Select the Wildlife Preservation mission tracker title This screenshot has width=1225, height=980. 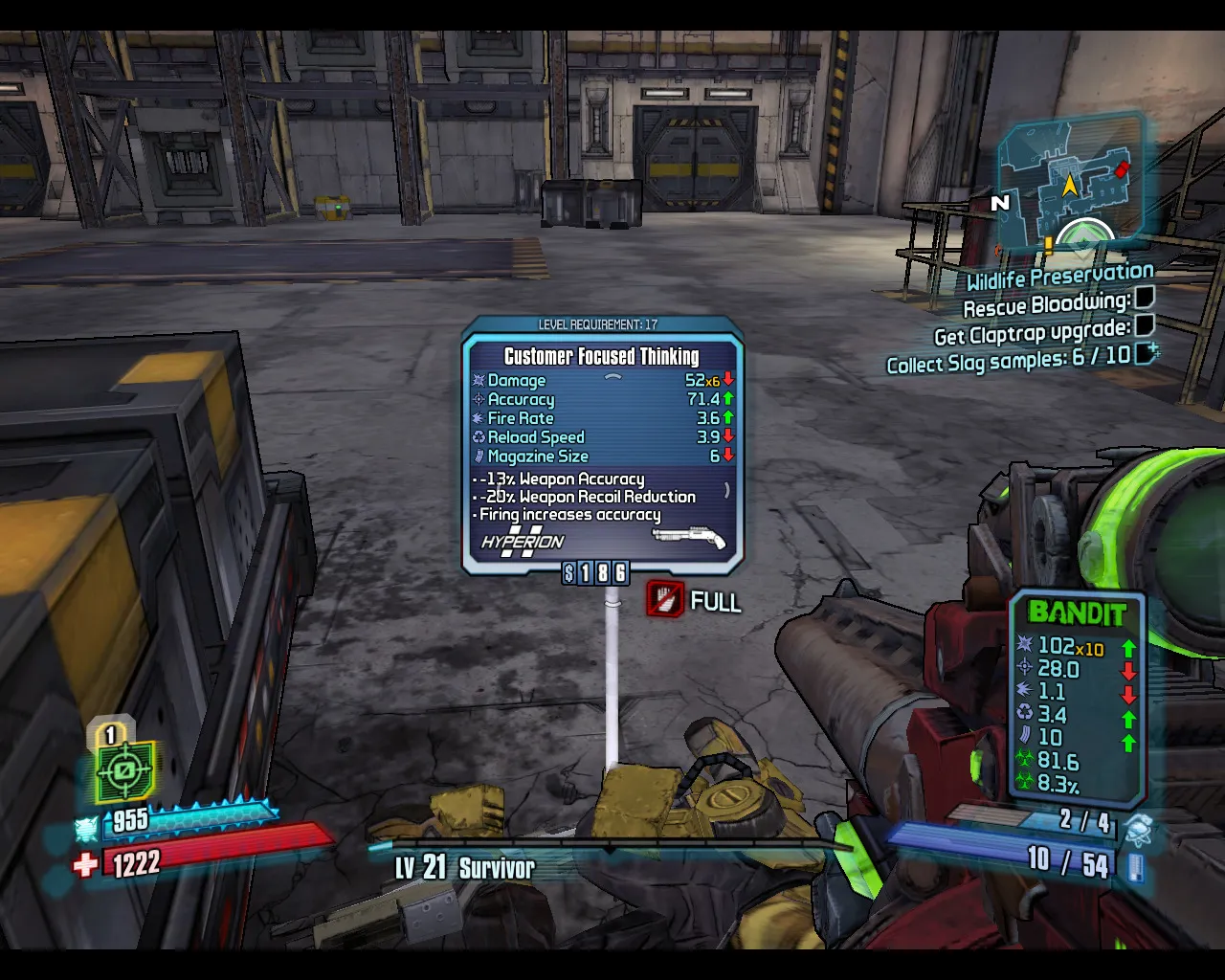coord(1059,277)
